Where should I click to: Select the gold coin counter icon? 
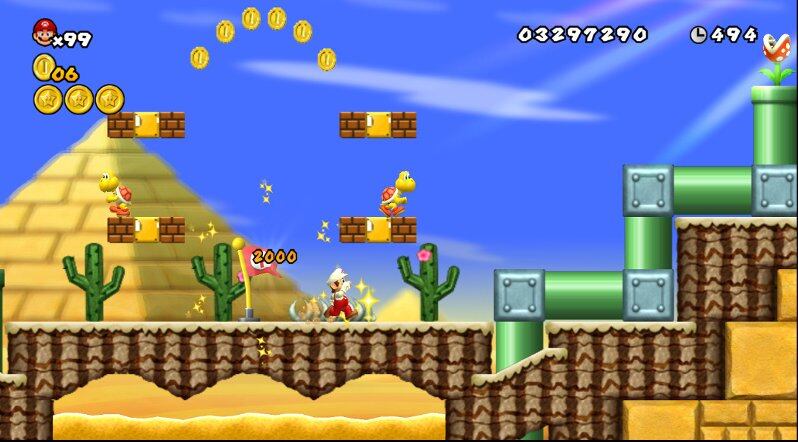pos(42,67)
